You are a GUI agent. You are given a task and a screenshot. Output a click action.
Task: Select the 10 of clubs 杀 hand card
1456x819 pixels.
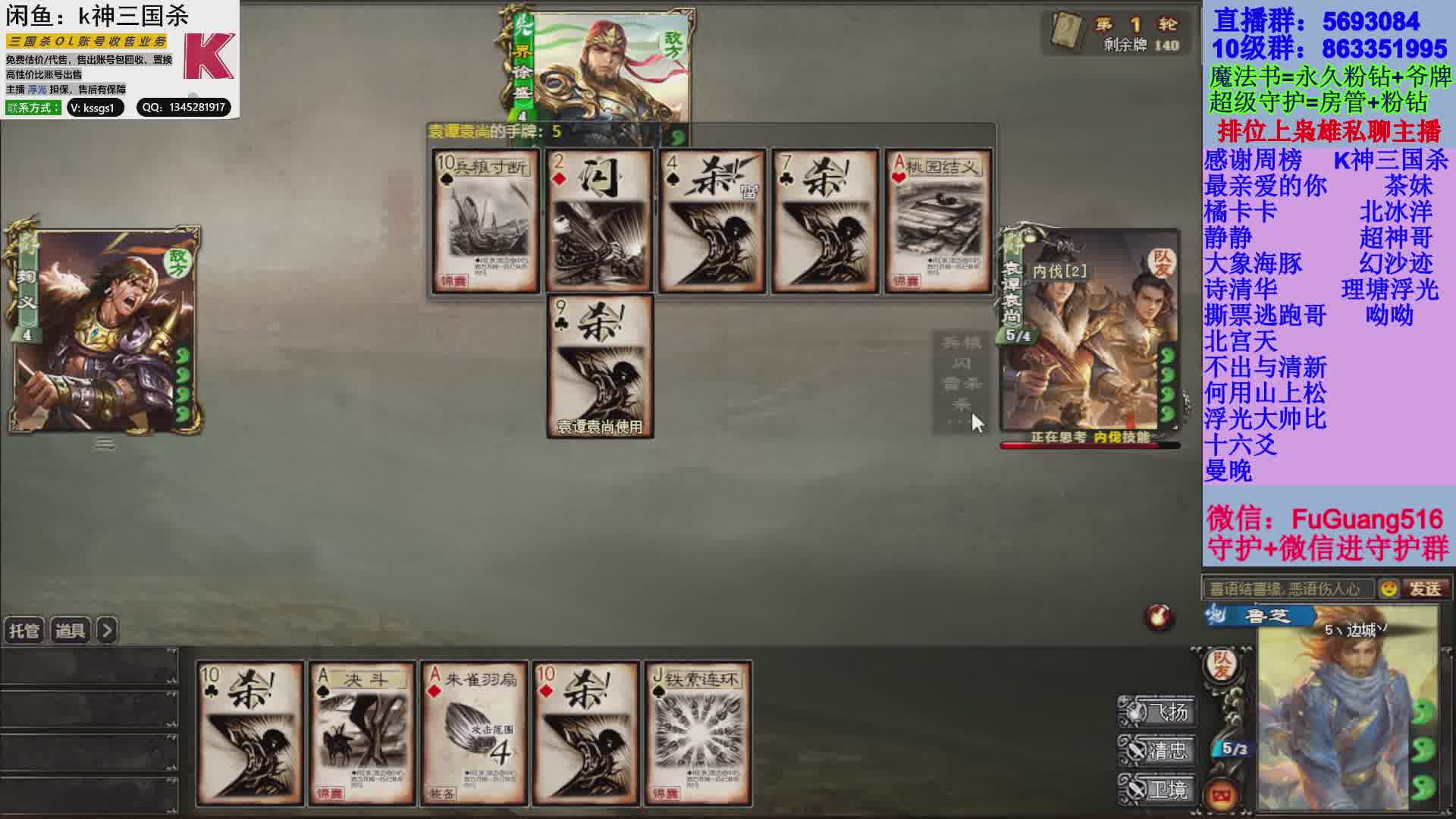pyautogui.click(x=249, y=733)
